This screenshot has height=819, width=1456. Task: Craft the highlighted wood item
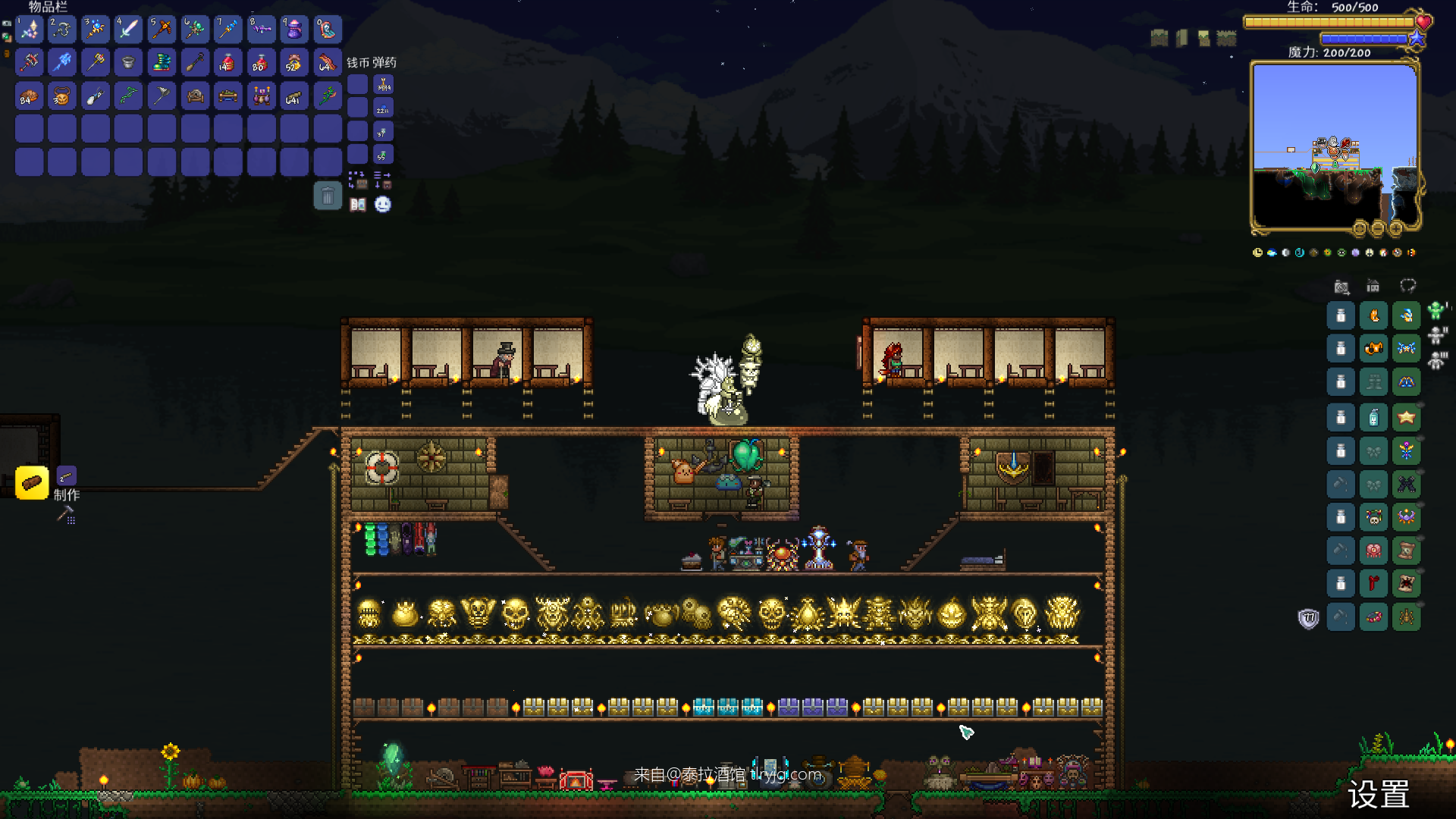pyautogui.click(x=32, y=483)
